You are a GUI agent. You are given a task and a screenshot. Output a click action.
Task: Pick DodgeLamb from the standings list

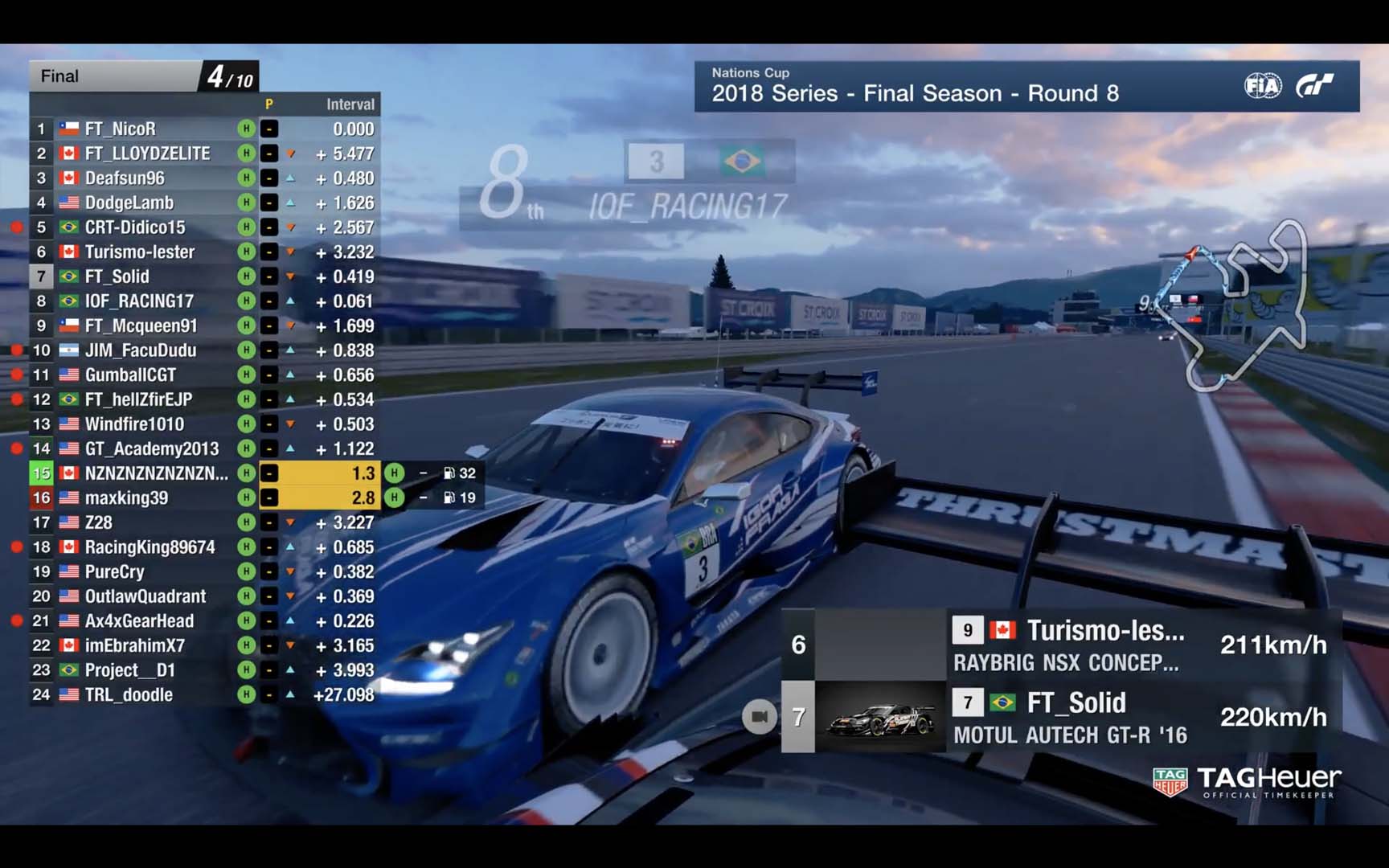[x=129, y=203]
